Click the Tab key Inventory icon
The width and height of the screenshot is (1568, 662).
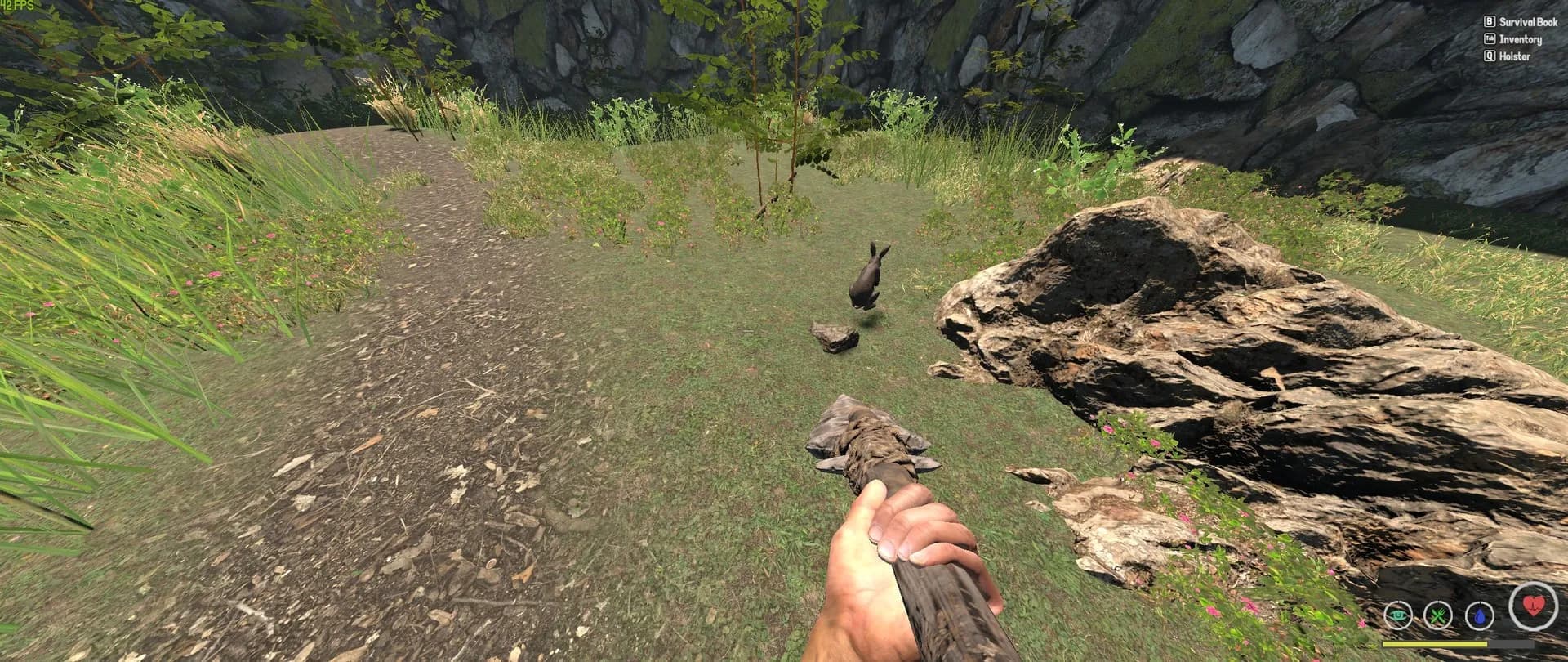tap(1489, 38)
